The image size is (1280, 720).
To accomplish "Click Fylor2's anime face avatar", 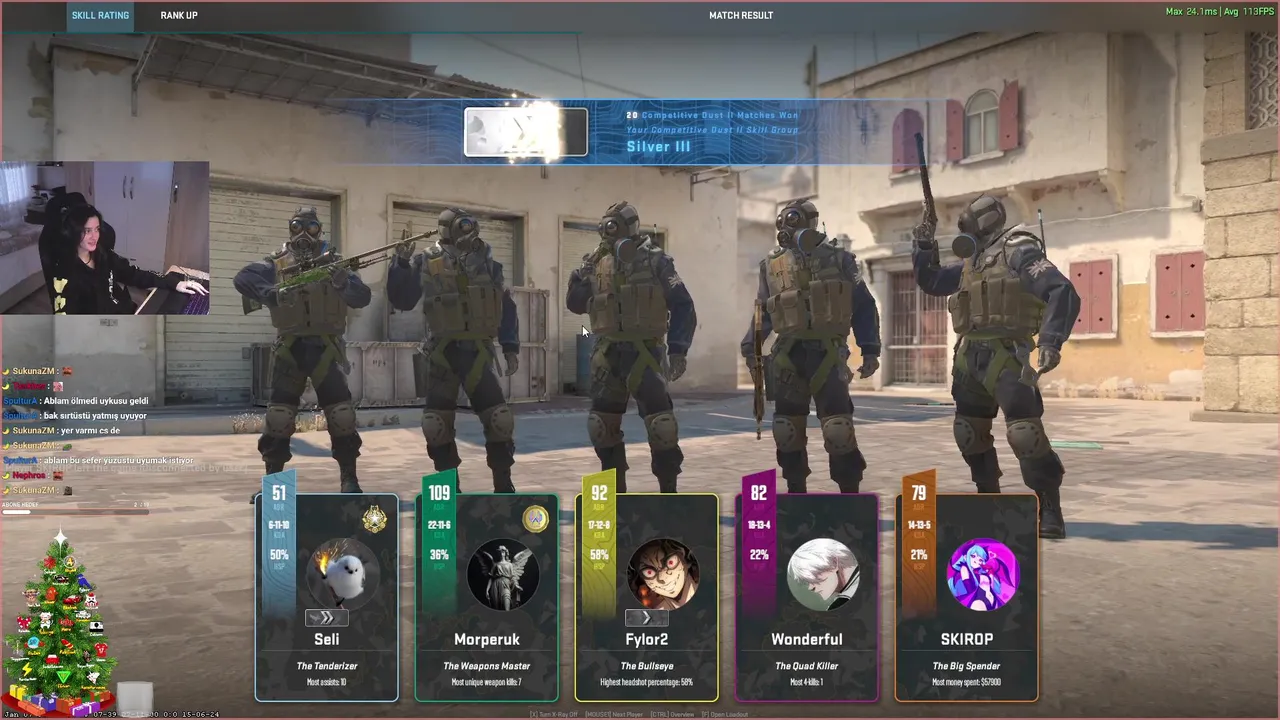I will click(662, 575).
